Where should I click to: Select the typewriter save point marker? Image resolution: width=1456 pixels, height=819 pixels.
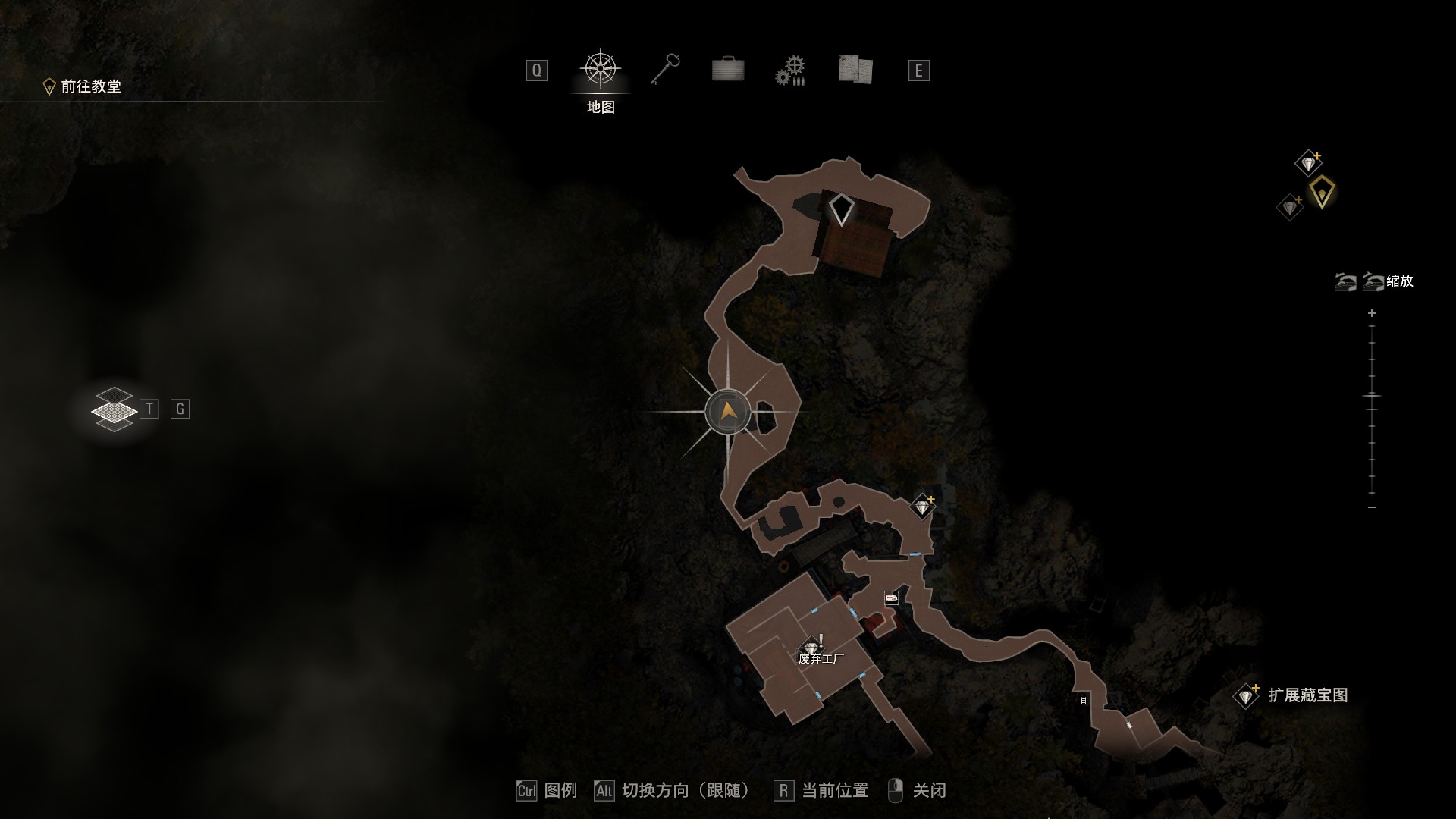point(891,599)
